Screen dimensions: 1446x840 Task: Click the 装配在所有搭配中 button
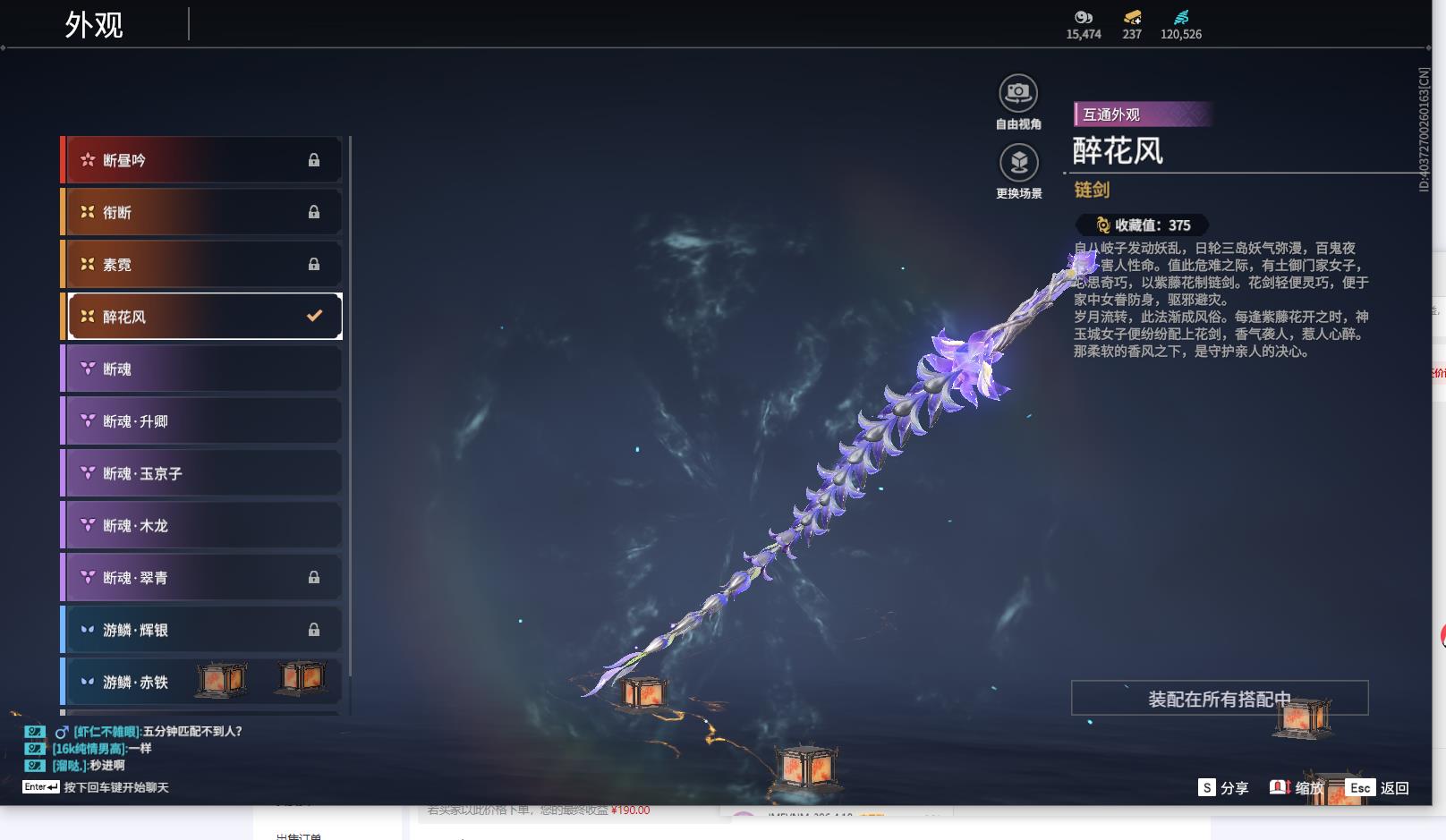(1219, 699)
